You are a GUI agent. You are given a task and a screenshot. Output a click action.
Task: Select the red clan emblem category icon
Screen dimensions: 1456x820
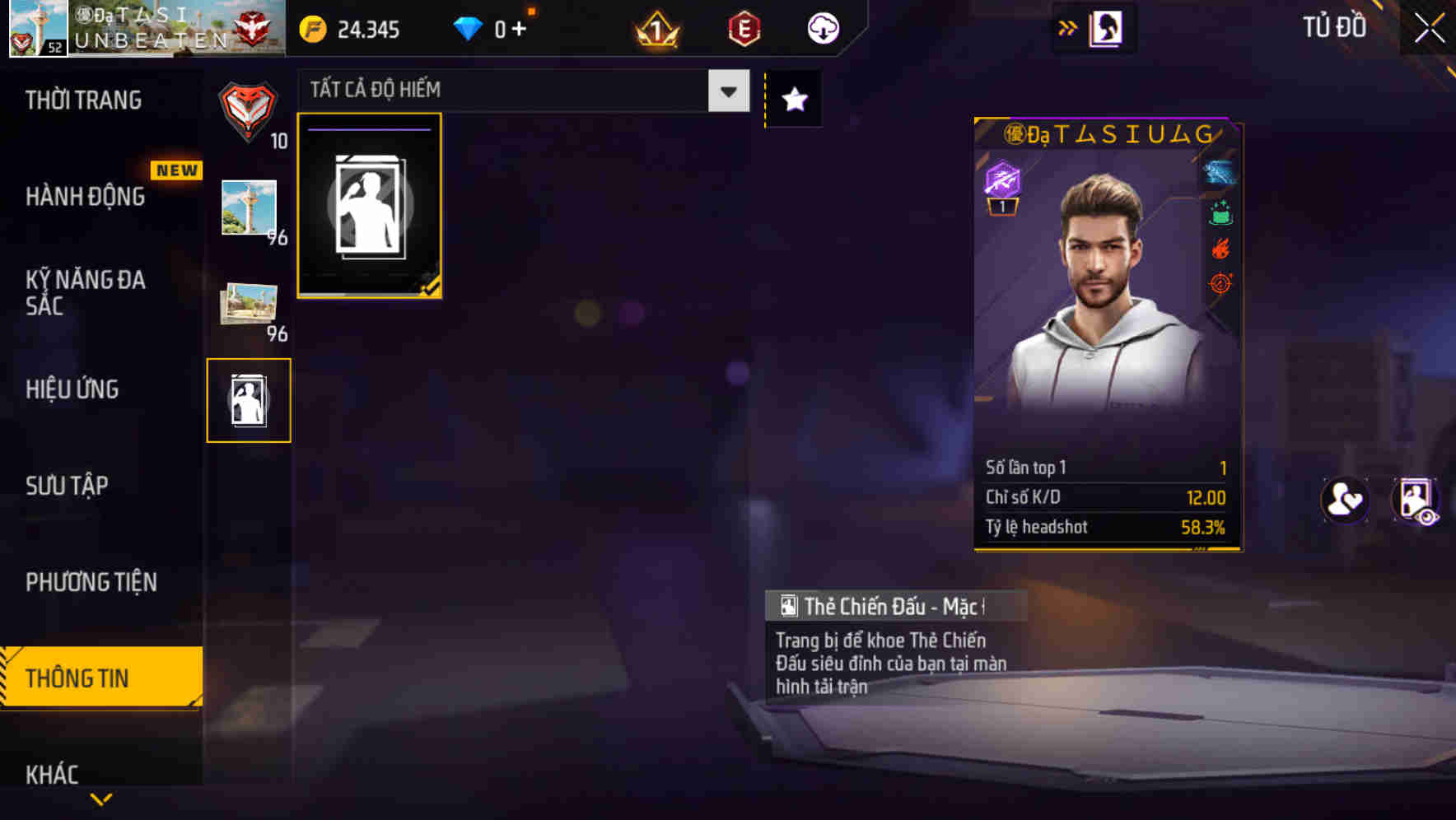pyautogui.click(x=249, y=111)
